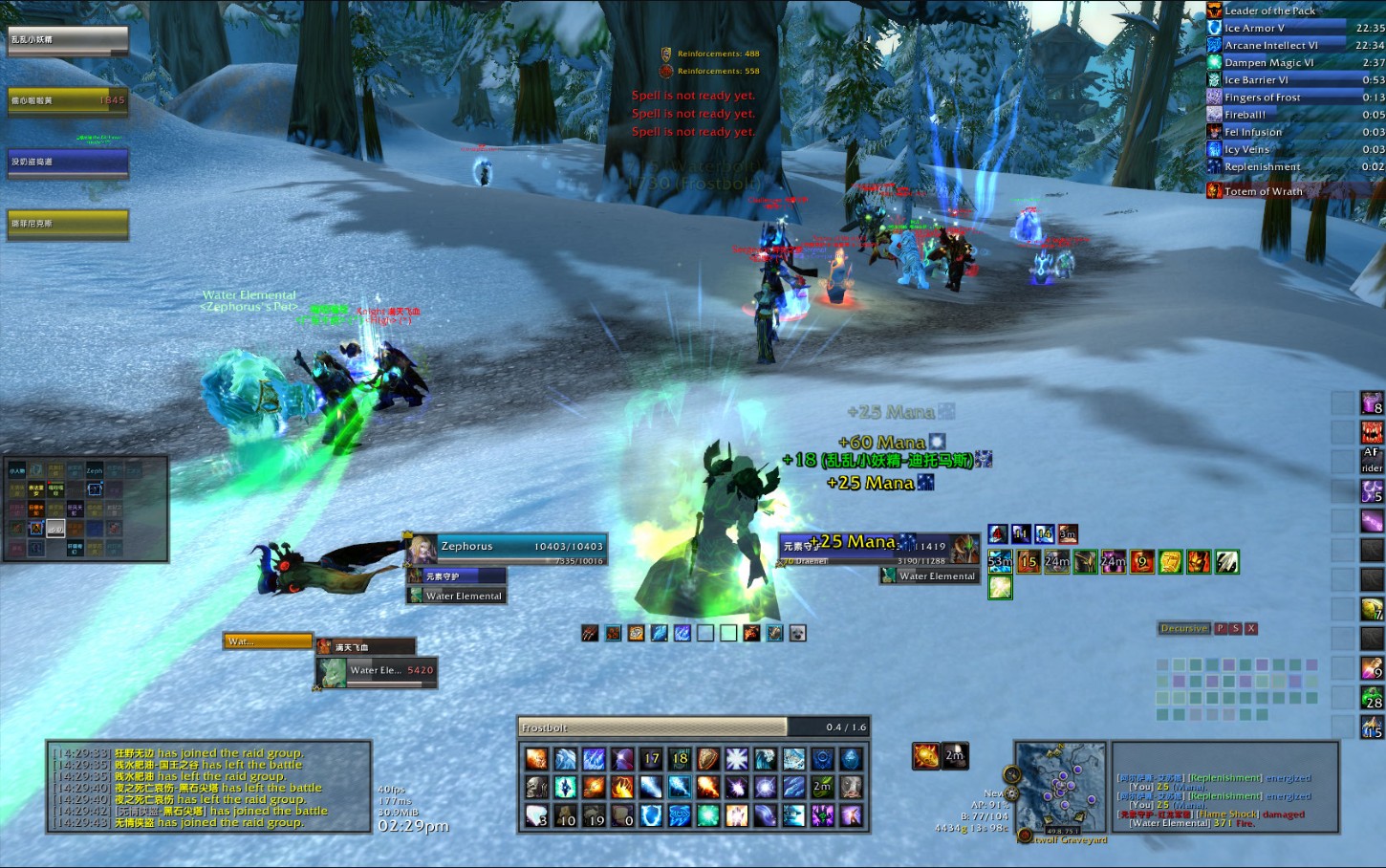Toggle the Decursive P button
This screenshot has width=1386, height=868.
click(1221, 629)
